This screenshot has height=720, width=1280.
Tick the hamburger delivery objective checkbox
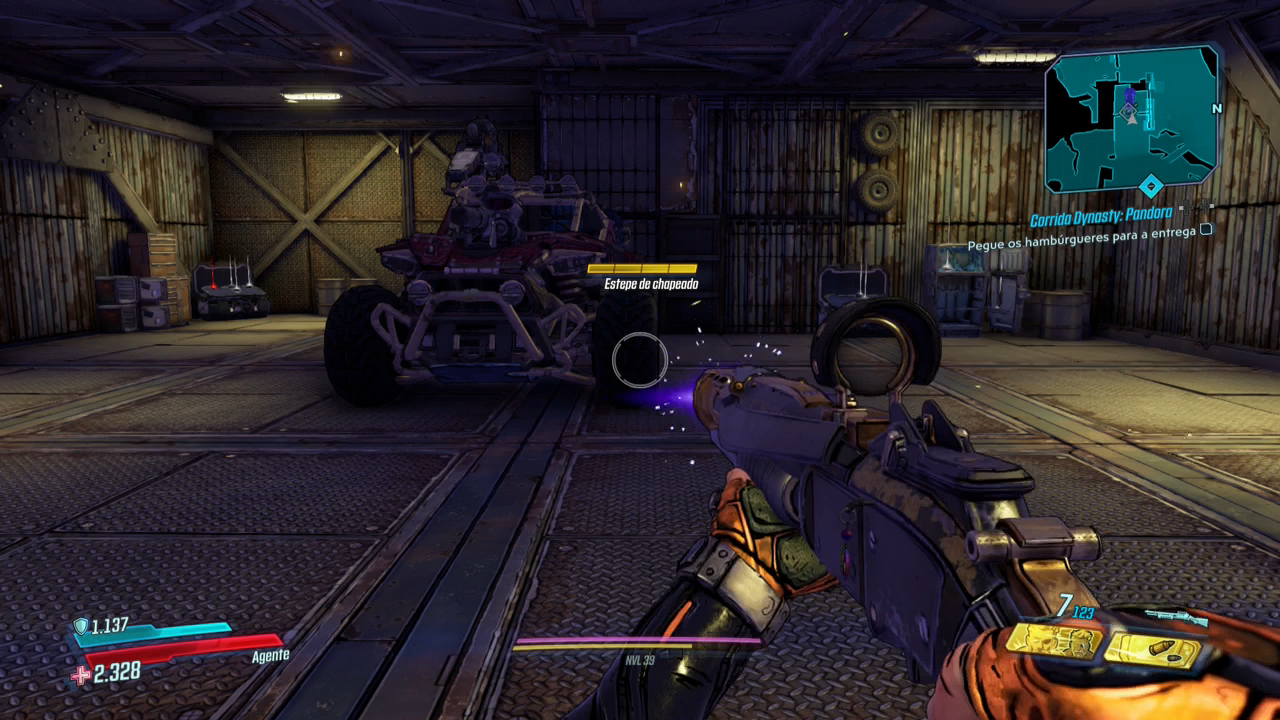[1206, 229]
